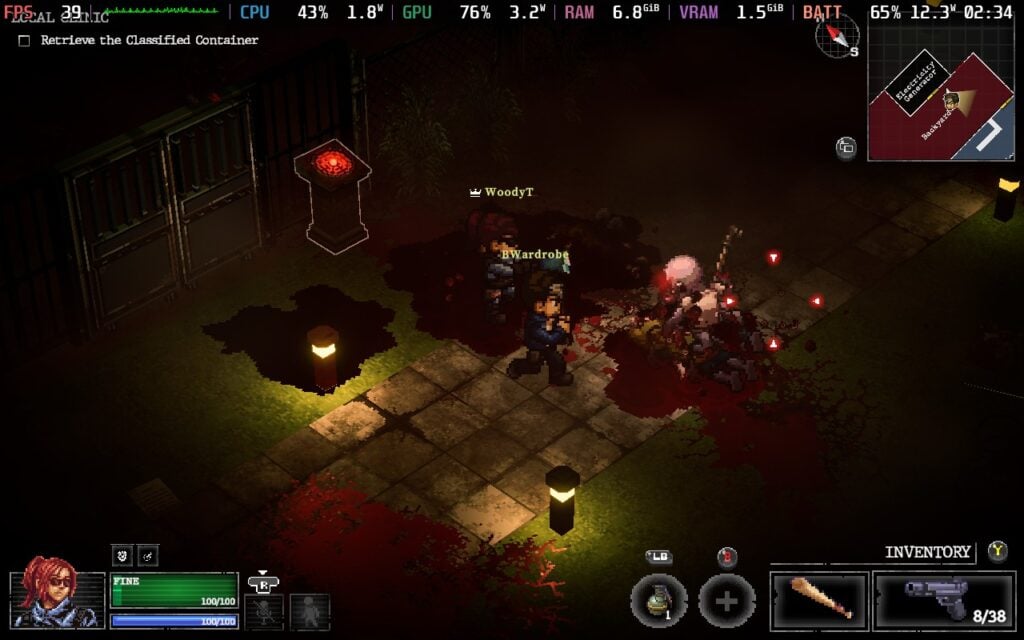Click the map view toggle beside minimap
1024x640 pixels.
pos(846,148)
